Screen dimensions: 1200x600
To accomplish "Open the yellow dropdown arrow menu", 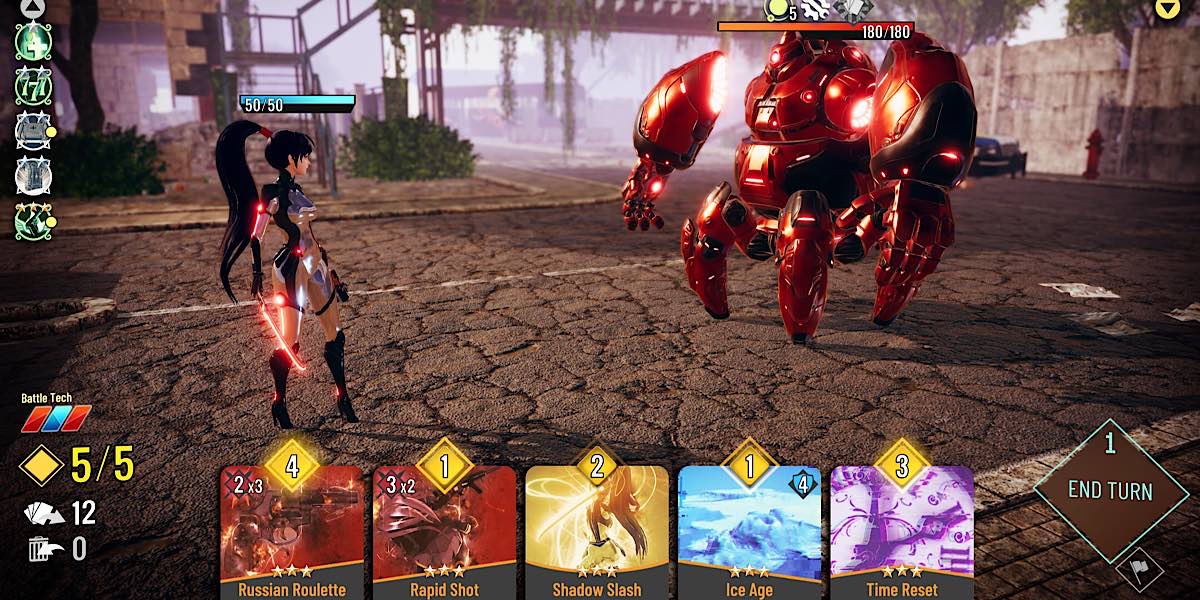I will [1167, 9].
